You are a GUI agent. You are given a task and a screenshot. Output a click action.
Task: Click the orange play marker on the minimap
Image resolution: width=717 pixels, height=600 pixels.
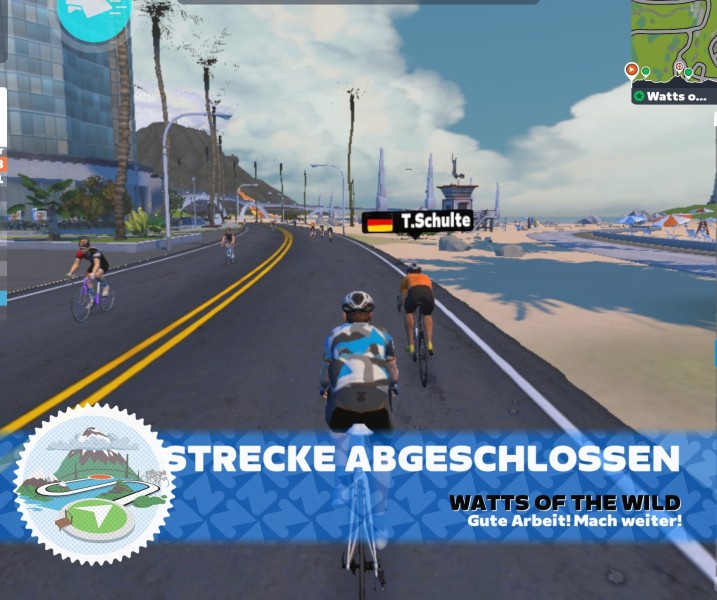[631, 70]
